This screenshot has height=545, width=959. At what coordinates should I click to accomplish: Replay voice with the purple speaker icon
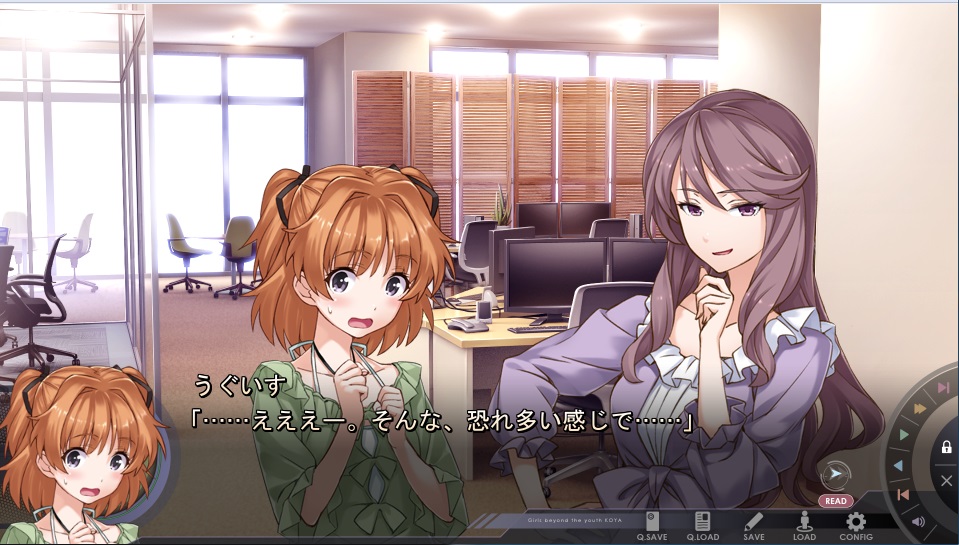coord(918,521)
